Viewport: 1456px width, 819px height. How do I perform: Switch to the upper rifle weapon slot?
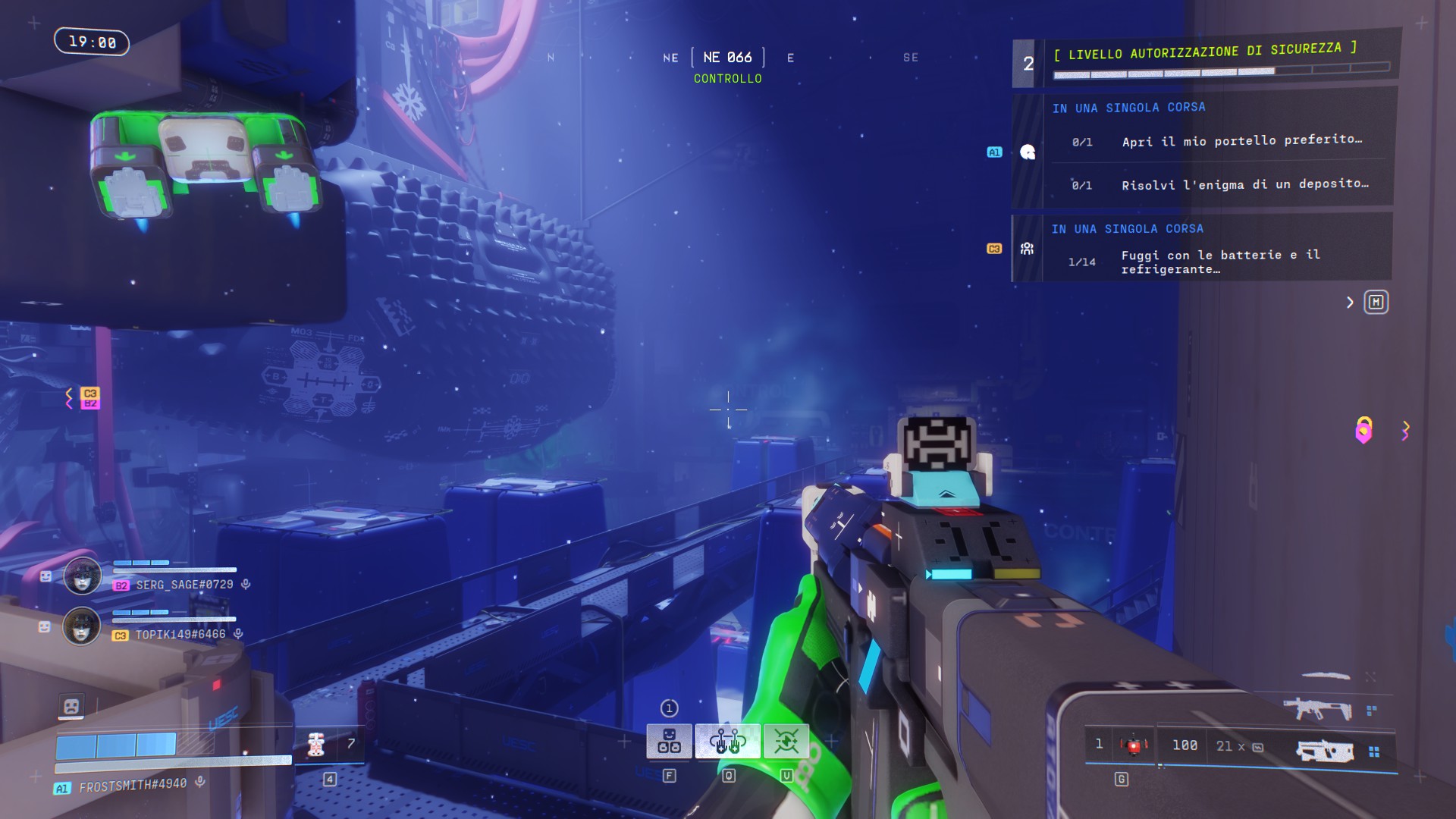[x=1317, y=710]
